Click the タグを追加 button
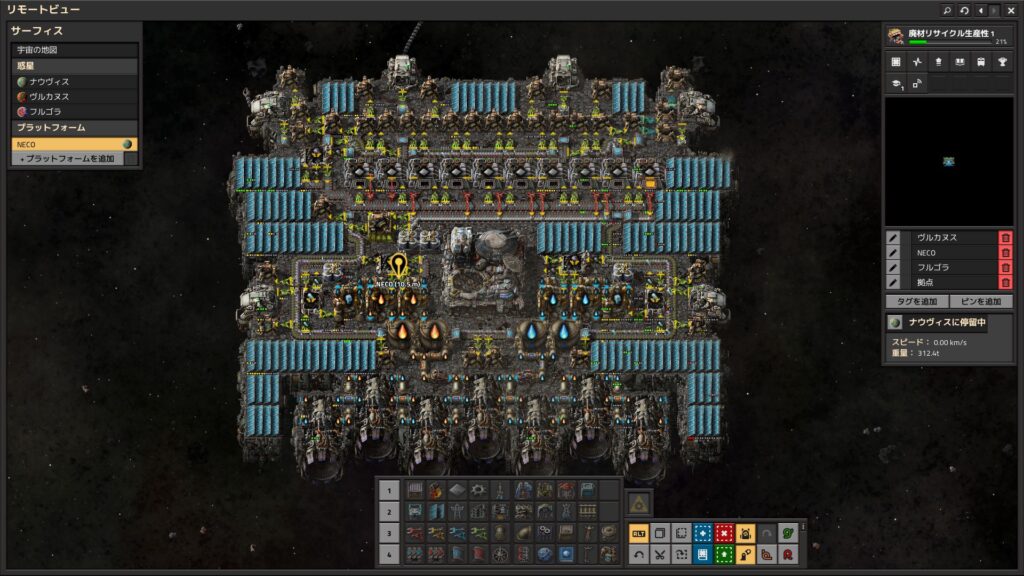This screenshot has width=1024, height=576. coord(916,301)
